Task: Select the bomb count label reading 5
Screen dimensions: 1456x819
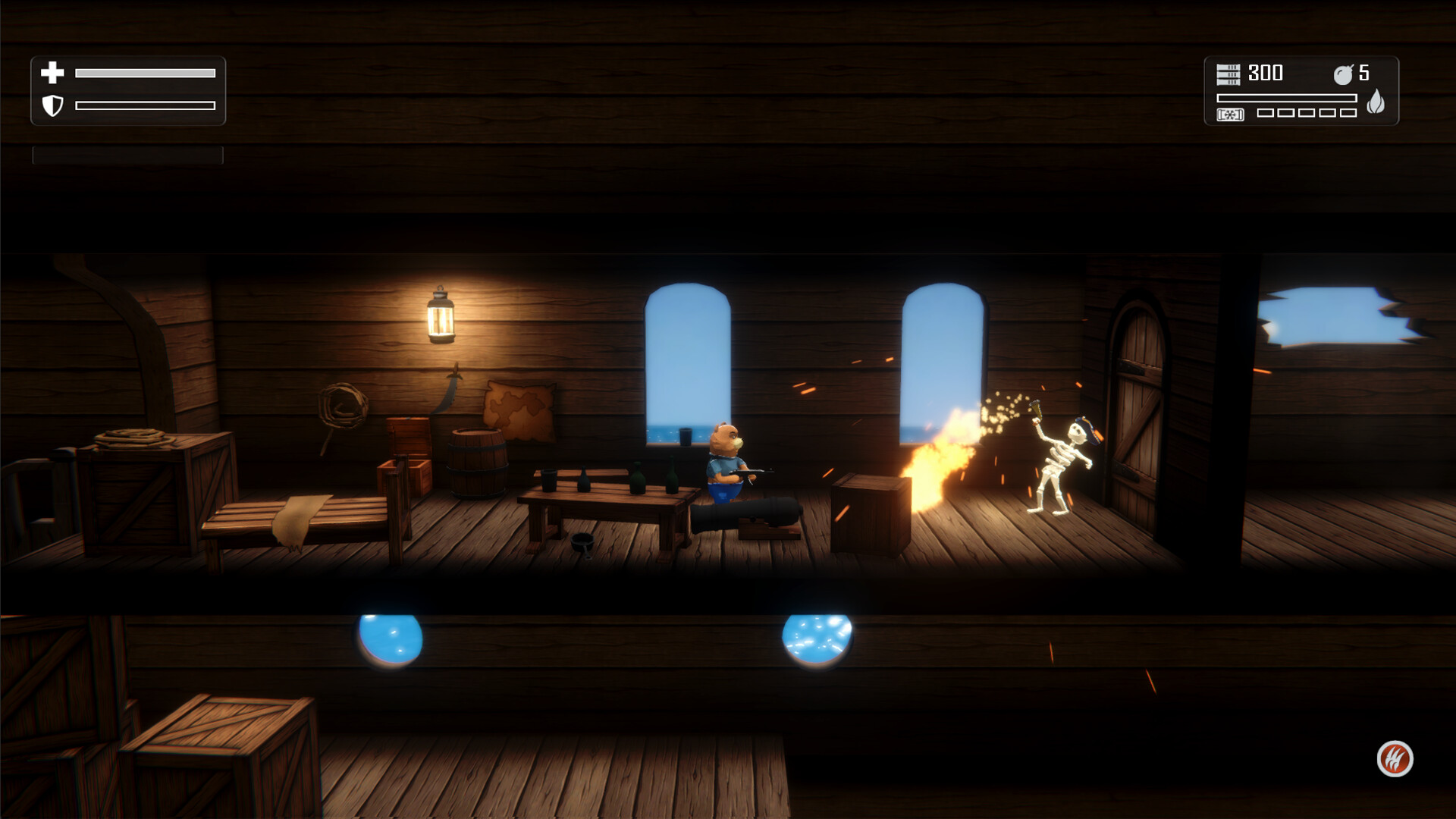Action: 1363,74
